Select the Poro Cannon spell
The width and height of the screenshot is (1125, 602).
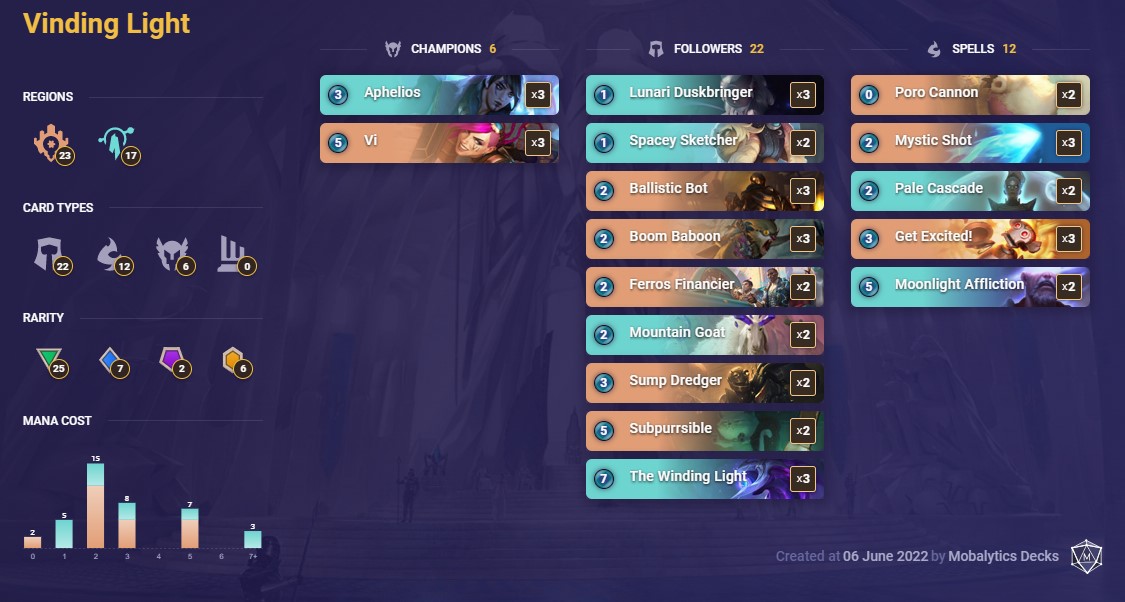point(969,95)
